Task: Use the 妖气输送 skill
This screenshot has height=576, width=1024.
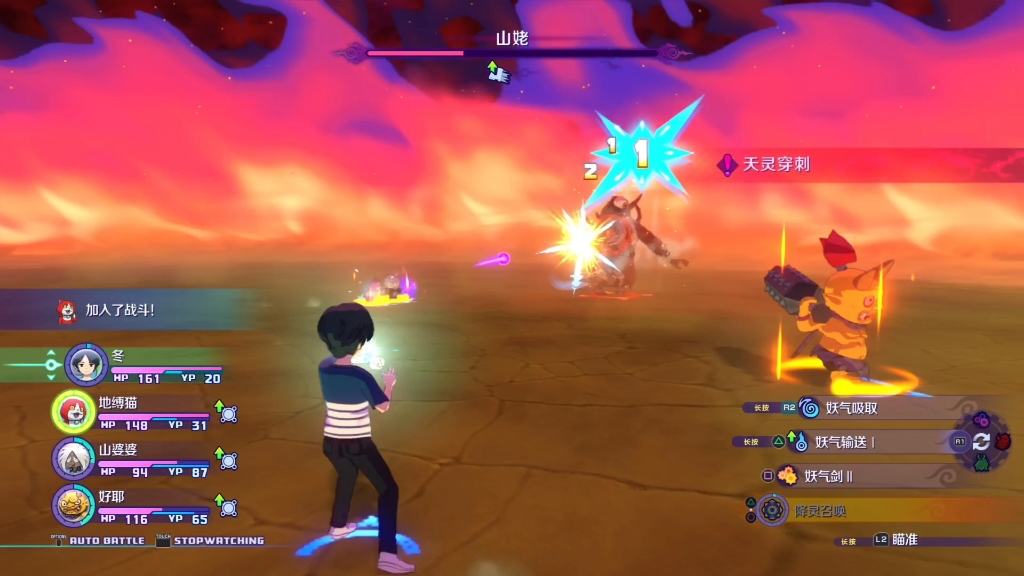Action: pyautogui.click(x=844, y=441)
